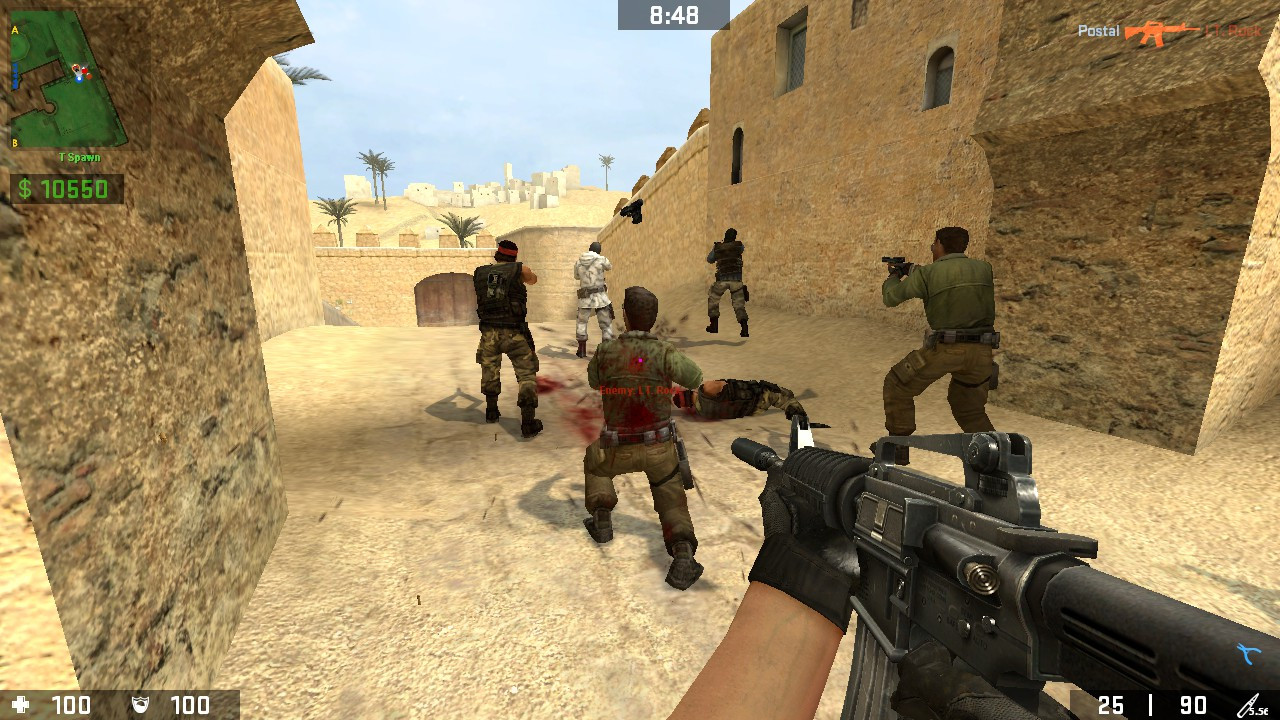Click the Postal name in the kill feed
The width and height of the screenshot is (1280, 720).
coord(1098,30)
